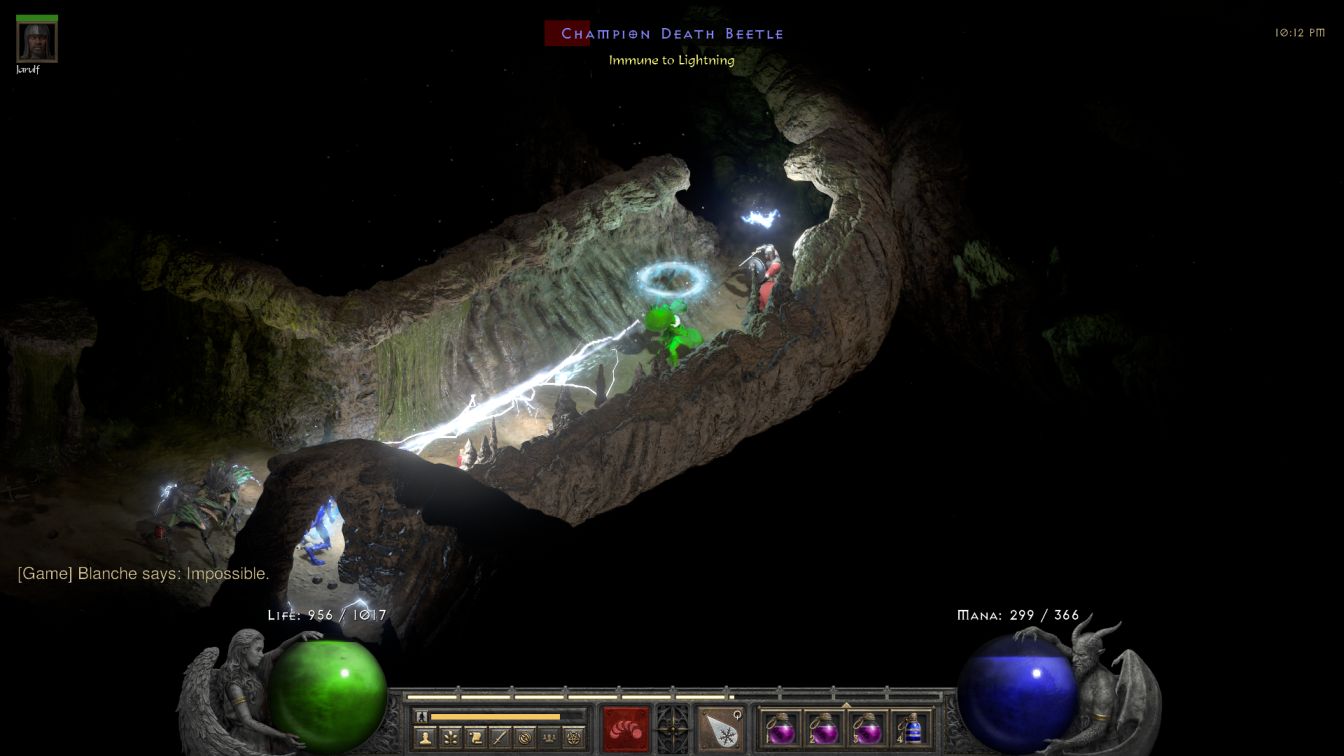Screen dimensions: 1344x756
Task: Click the round emblem icon in the mini panel
Action: [x=524, y=737]
